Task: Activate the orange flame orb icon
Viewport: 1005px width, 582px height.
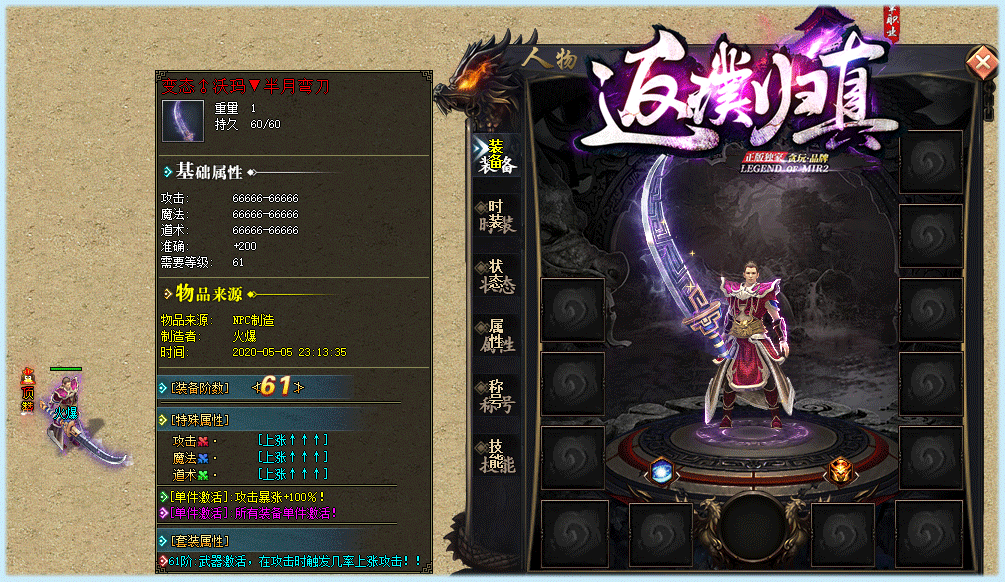Action: click(x=839, y=469)
